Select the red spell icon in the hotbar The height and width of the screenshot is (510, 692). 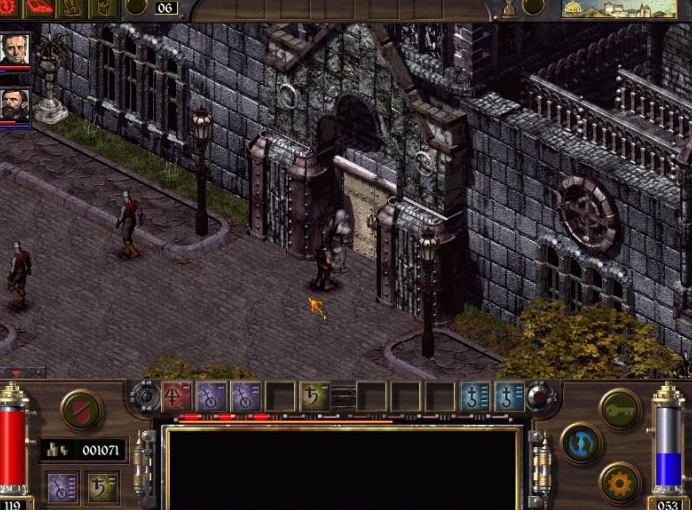[x=177, y=397]
